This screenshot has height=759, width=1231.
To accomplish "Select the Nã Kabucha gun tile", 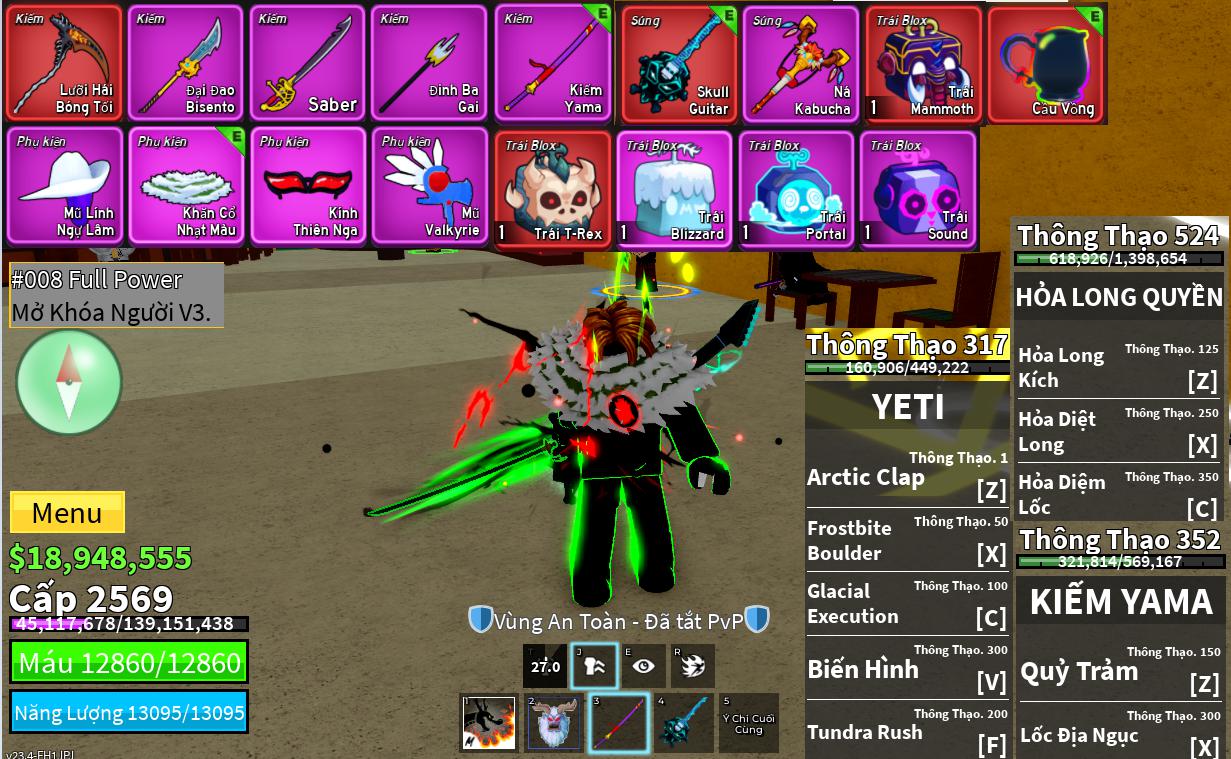I will 800,65.
